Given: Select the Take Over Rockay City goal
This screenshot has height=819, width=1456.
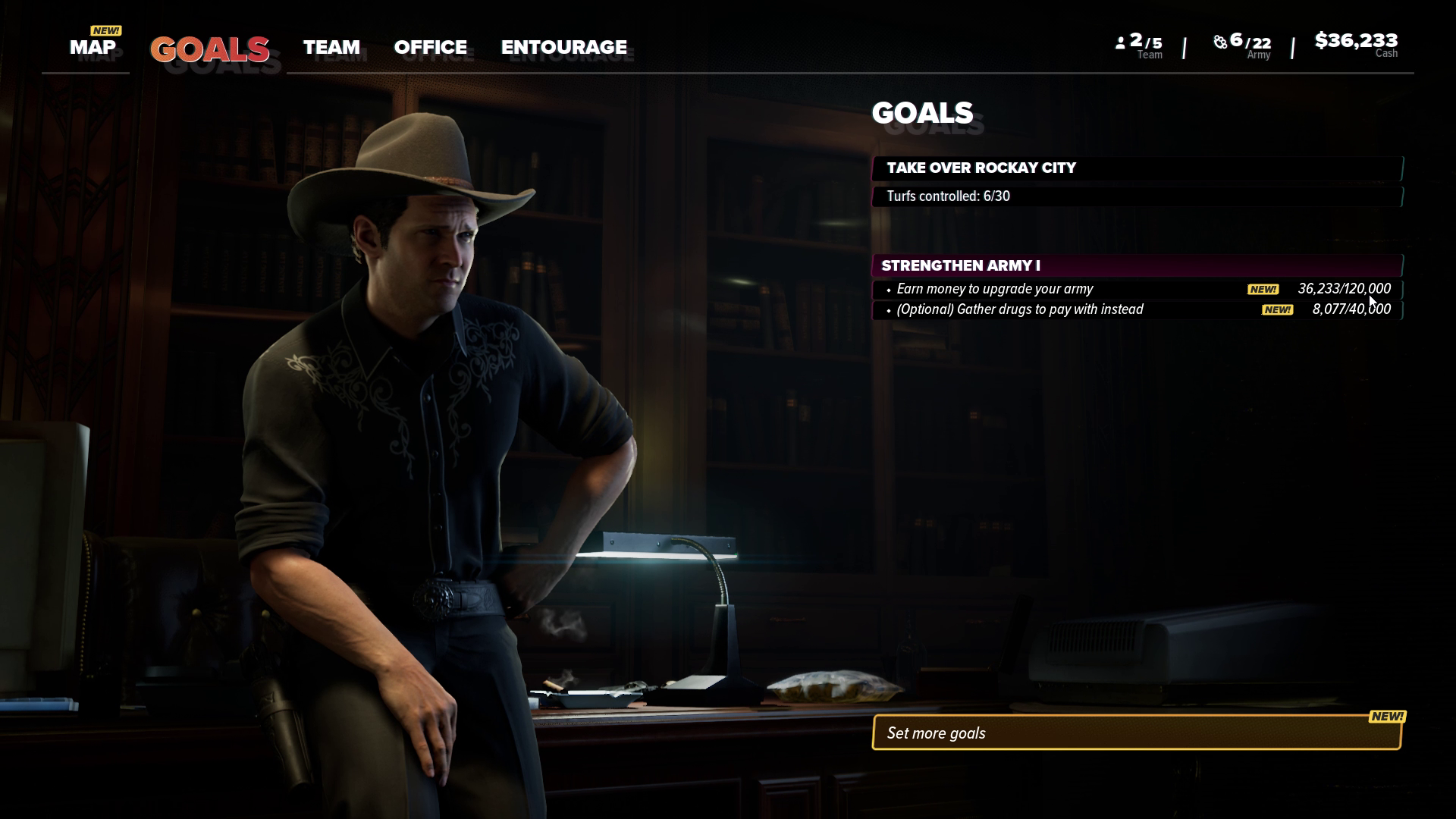Looking at the screenshot, I should point(1136,168).
